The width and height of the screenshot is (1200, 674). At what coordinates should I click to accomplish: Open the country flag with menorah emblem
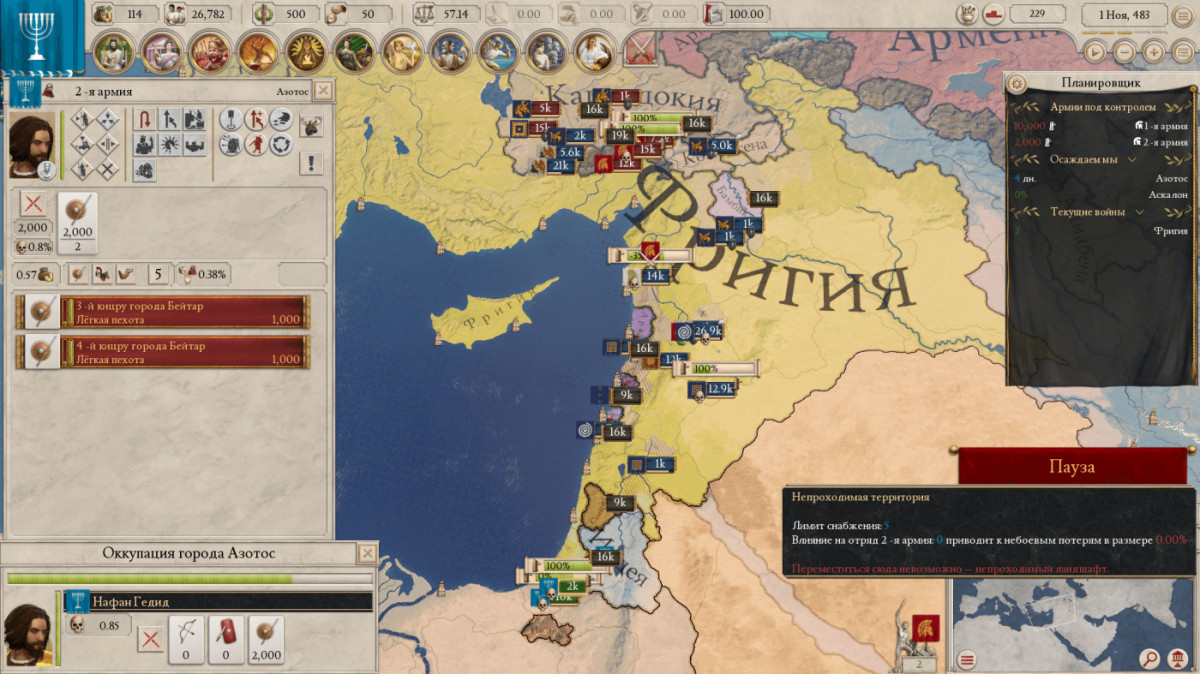(37, 35)
